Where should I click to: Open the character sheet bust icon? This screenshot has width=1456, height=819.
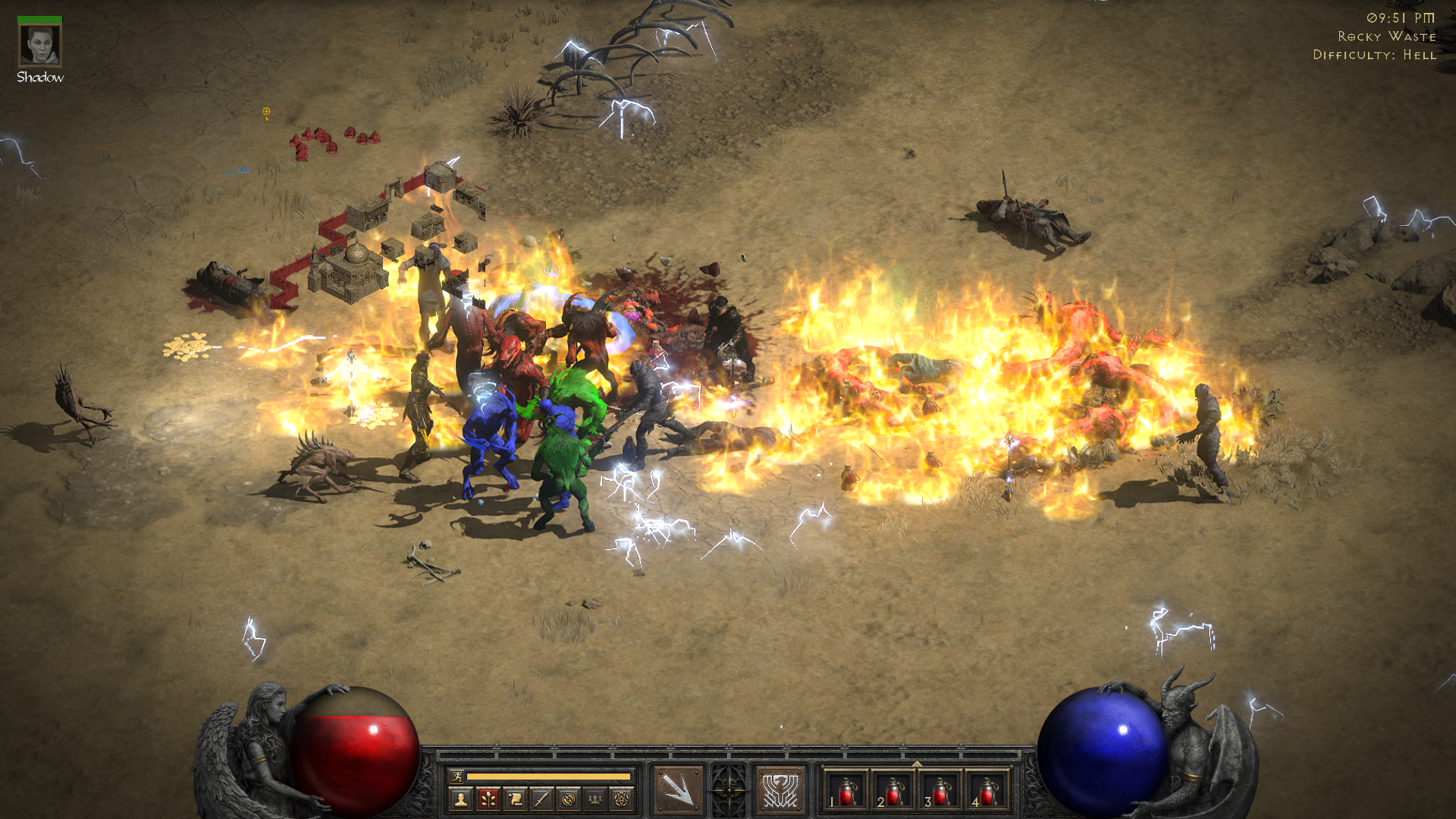tap(460, 799)
